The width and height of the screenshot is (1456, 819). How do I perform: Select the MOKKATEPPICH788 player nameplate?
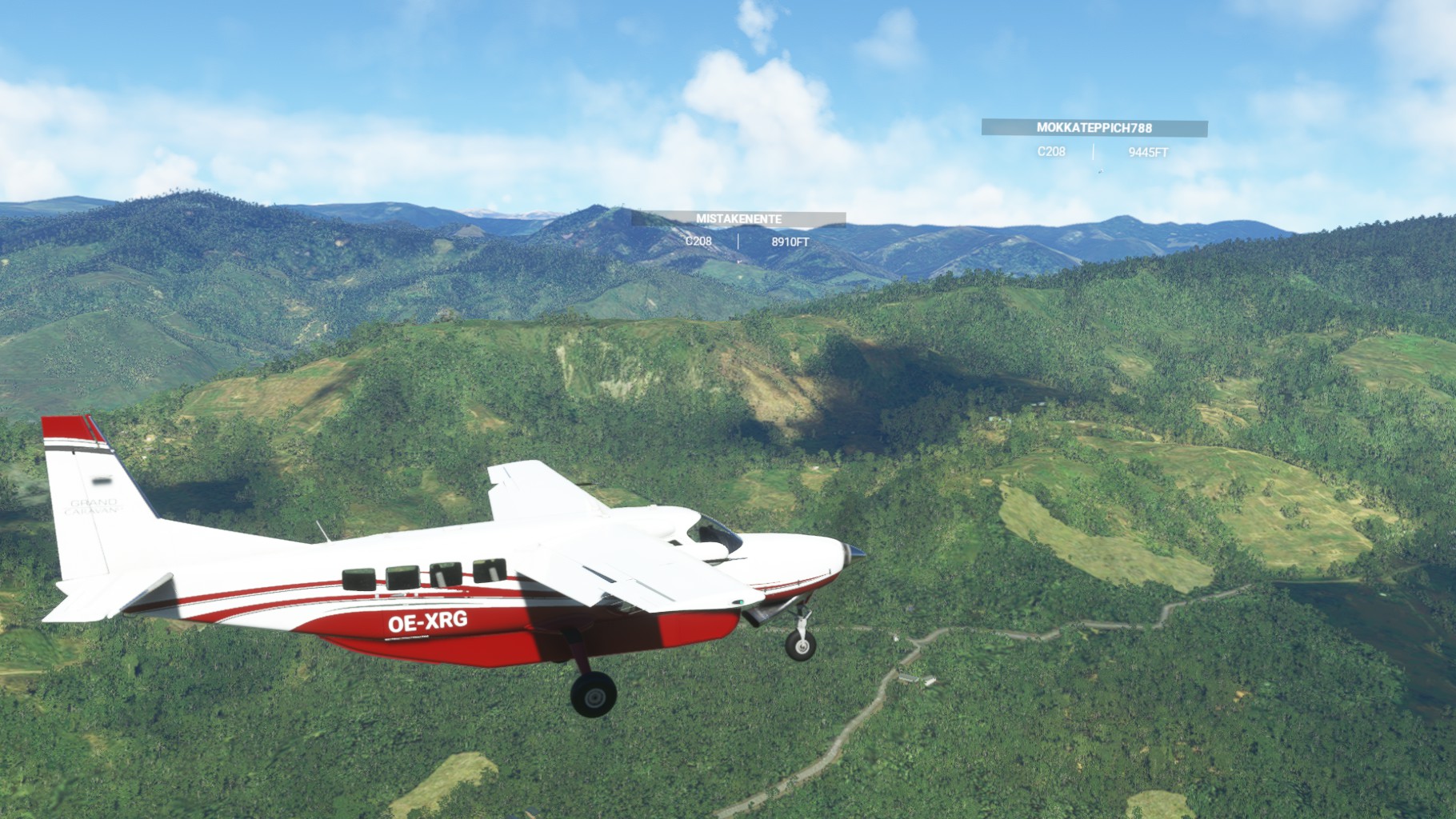1094,128
